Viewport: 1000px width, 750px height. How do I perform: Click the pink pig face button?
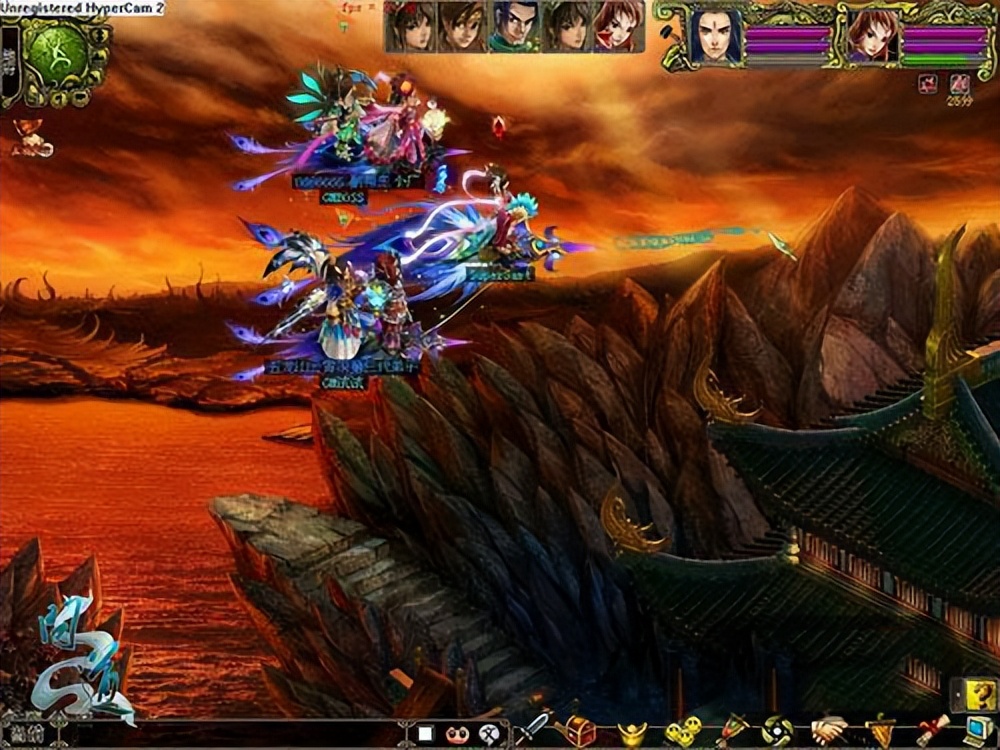tap(457, 733)
